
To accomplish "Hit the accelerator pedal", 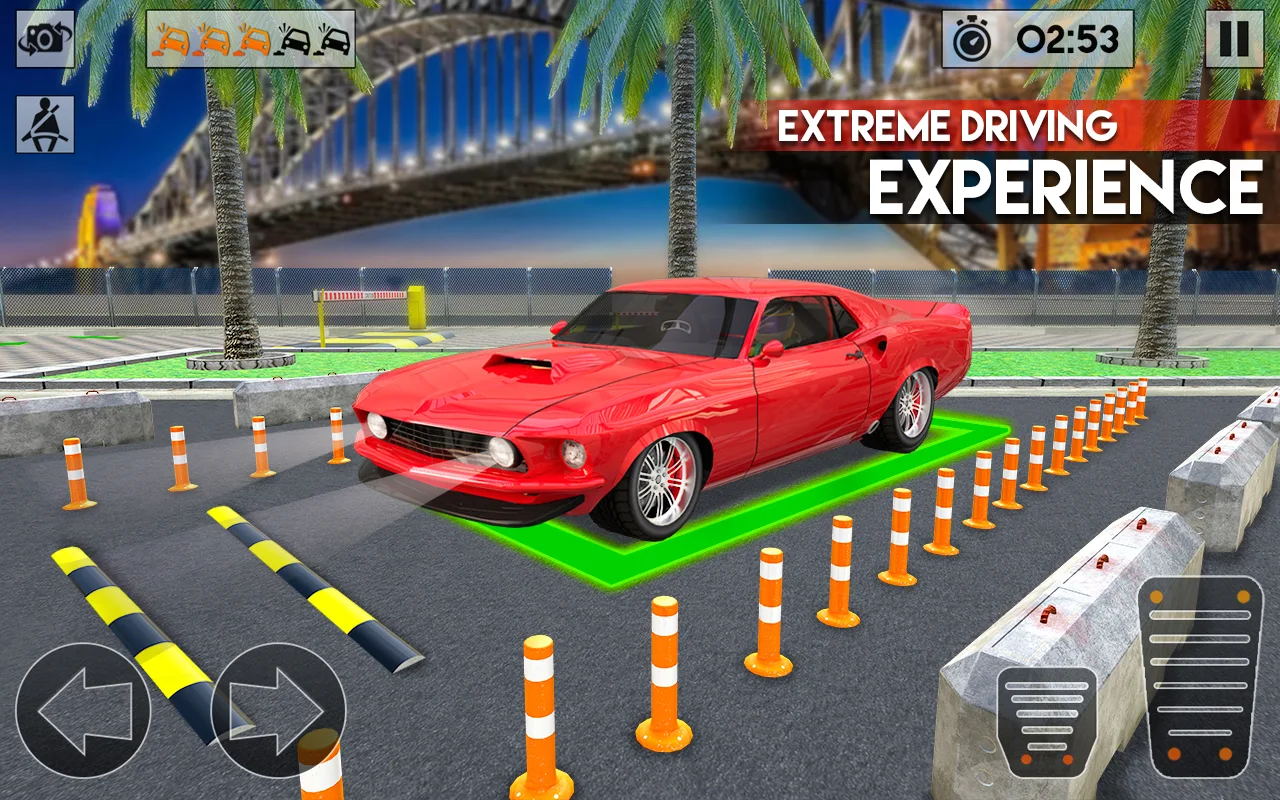I will pyautogui.click(x=1199, y=676).
